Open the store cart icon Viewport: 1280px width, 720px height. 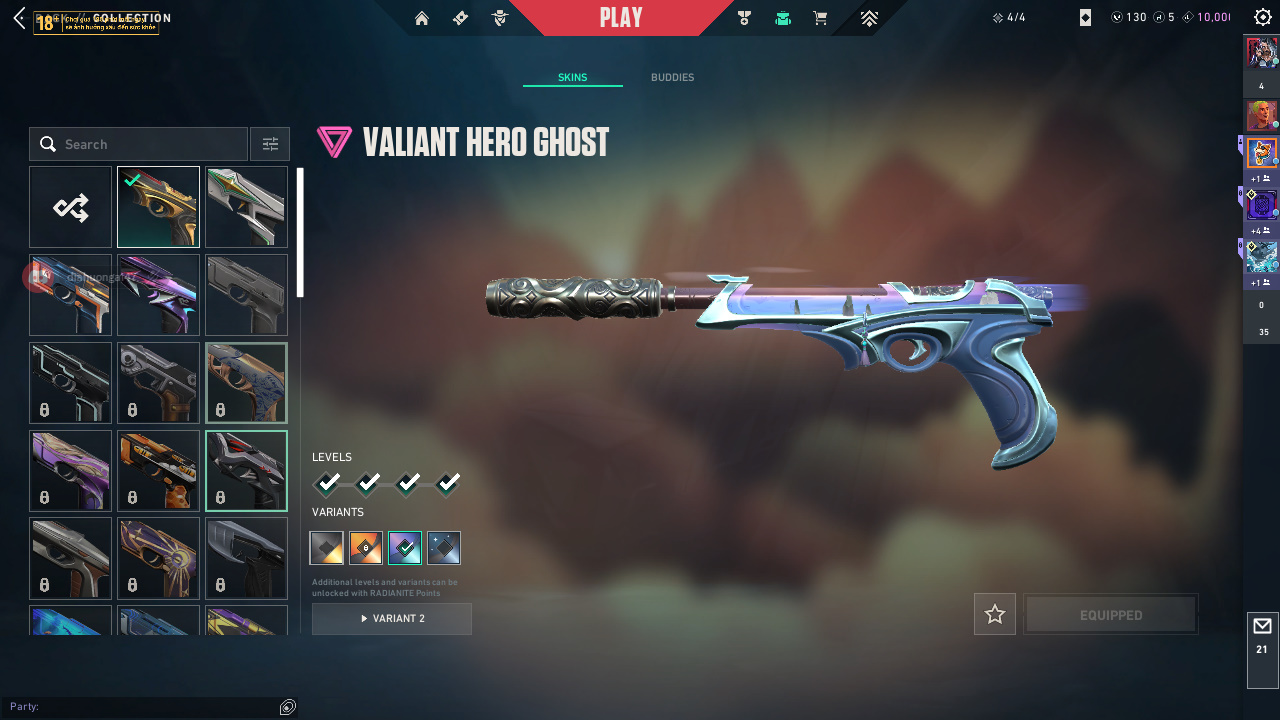[820, 18]
